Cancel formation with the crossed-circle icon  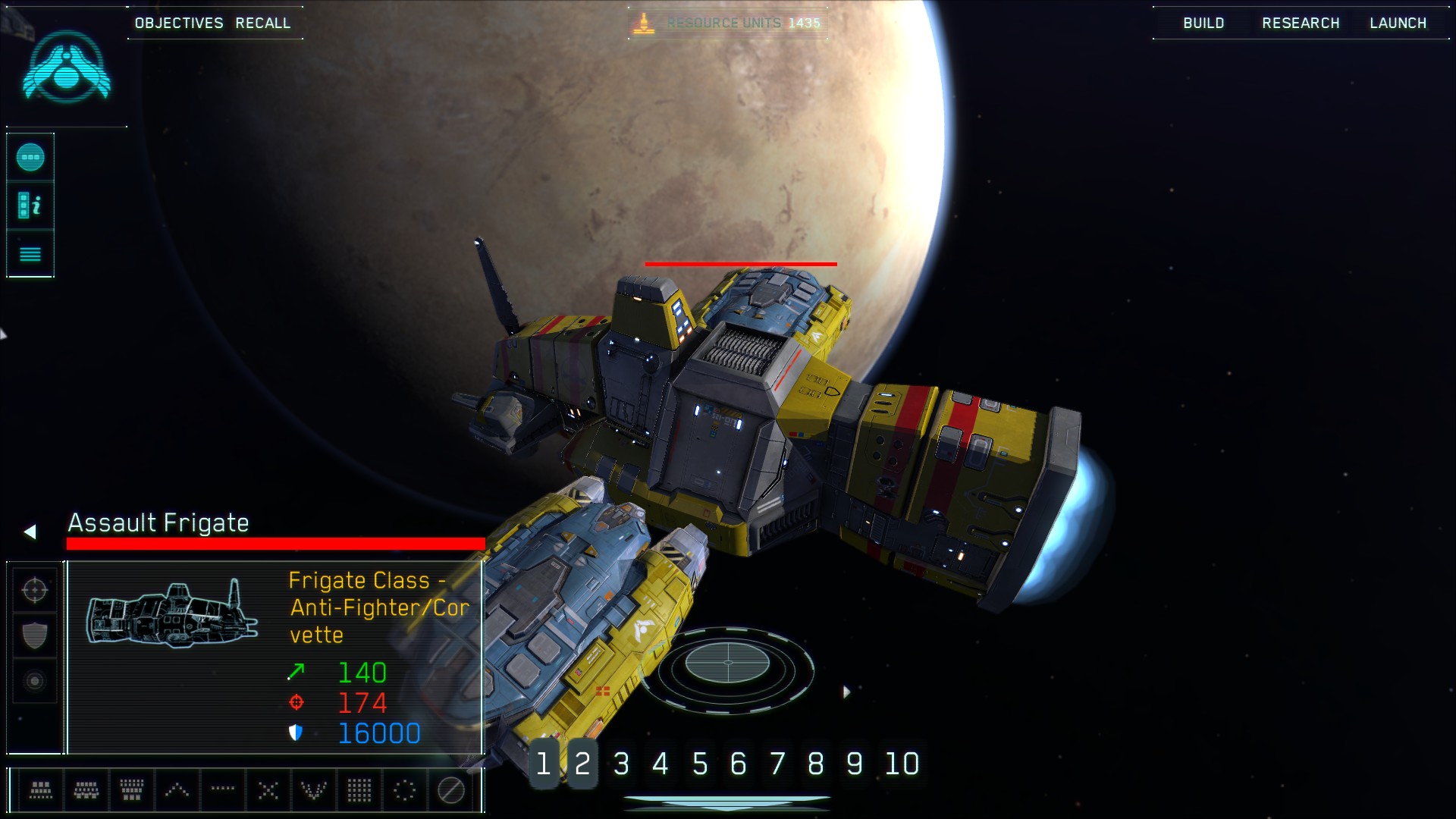tap(452, 789)
